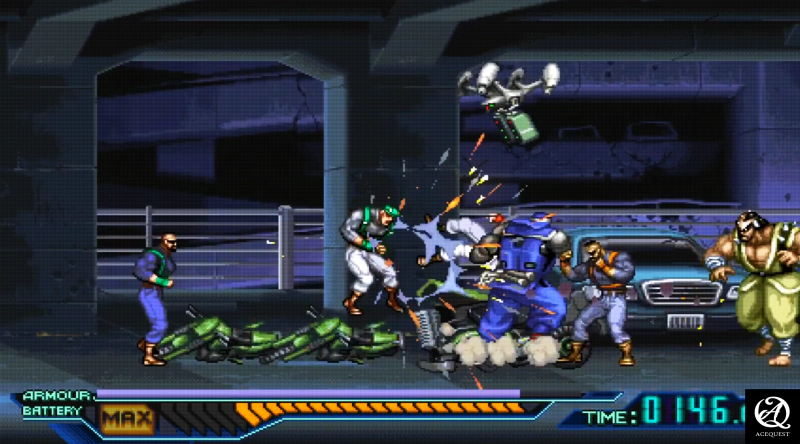Click the MAX battery charge badge
This screenshot has height=444, width=800.
127,417
